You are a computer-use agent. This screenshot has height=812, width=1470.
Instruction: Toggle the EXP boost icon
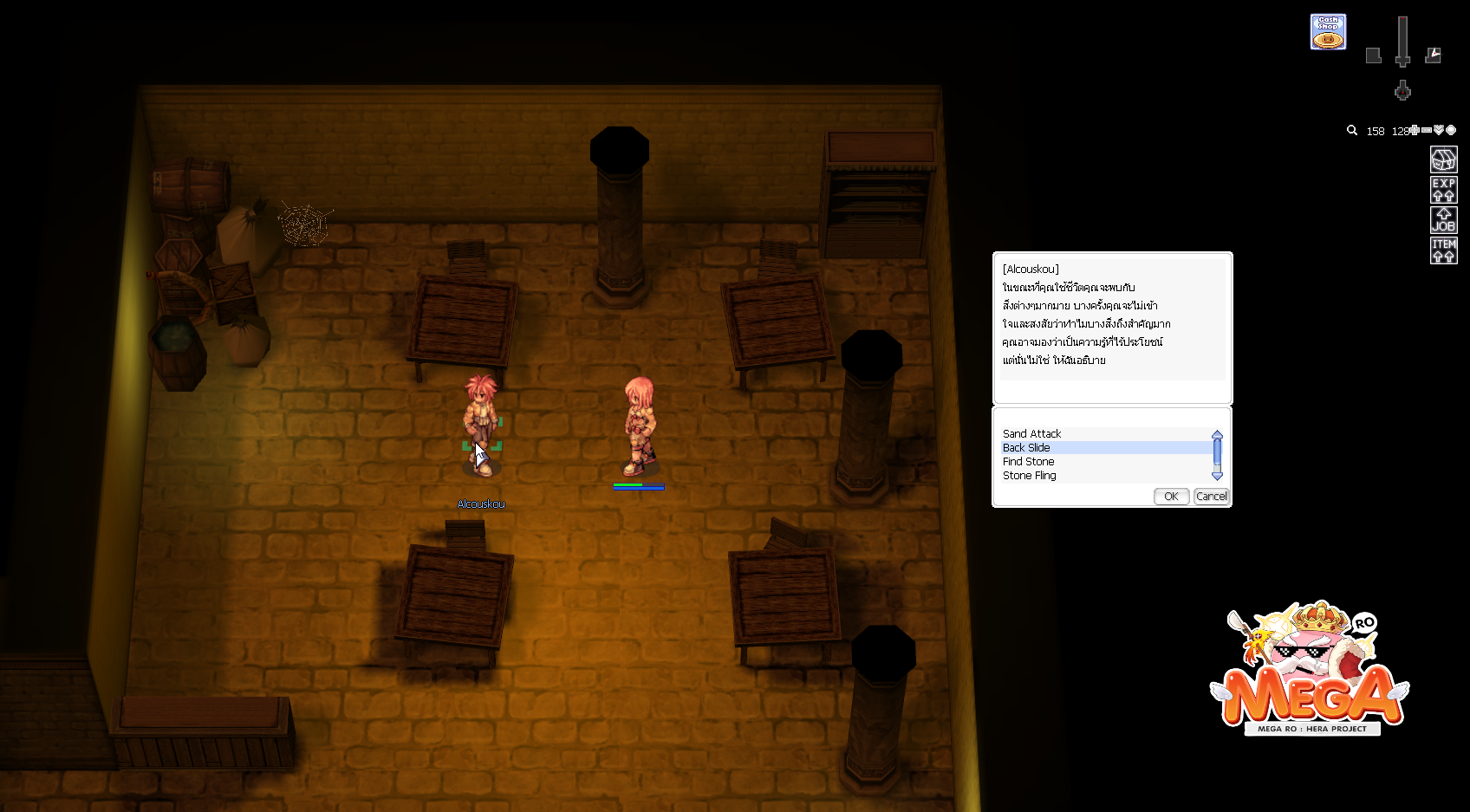click(x=1443, y=190)
